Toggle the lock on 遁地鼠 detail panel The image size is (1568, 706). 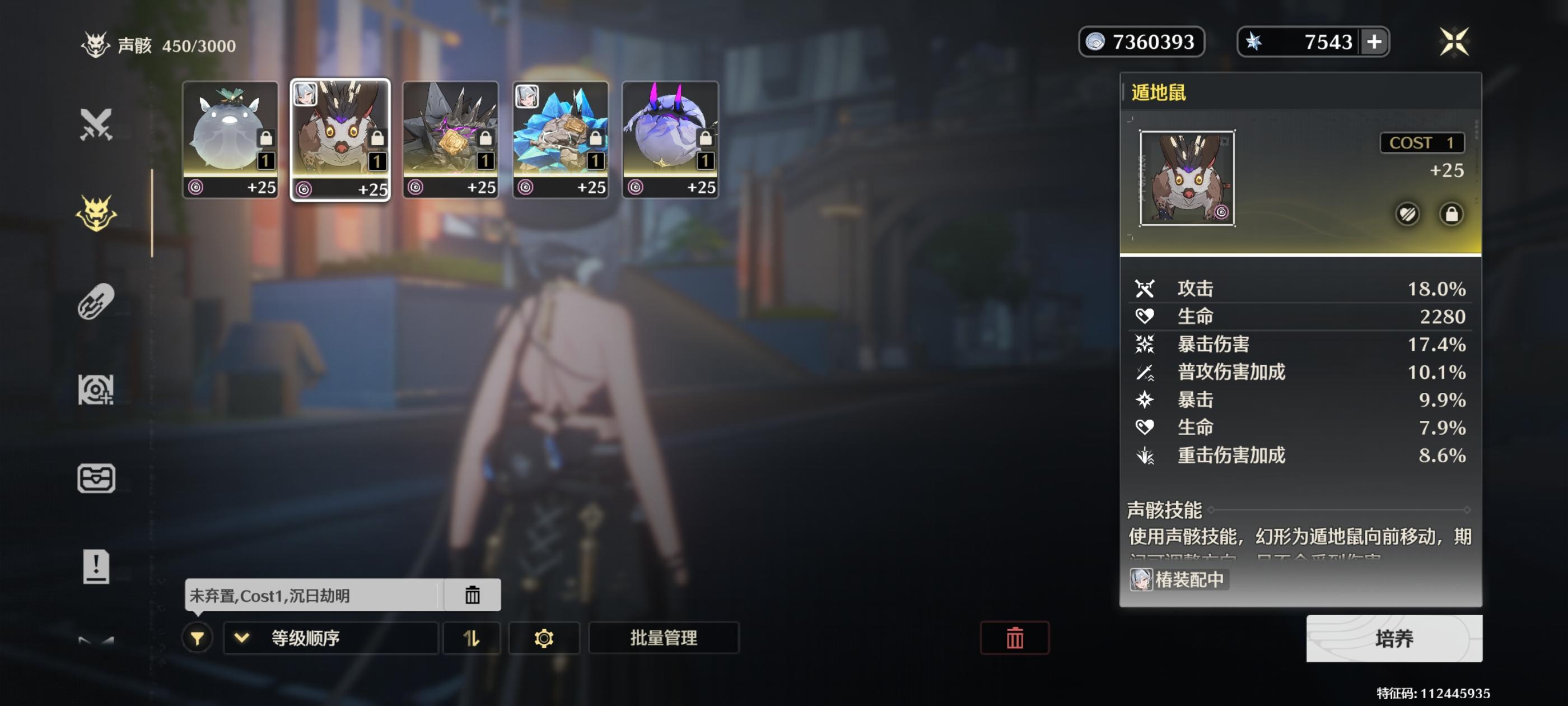pos(1450,215)
